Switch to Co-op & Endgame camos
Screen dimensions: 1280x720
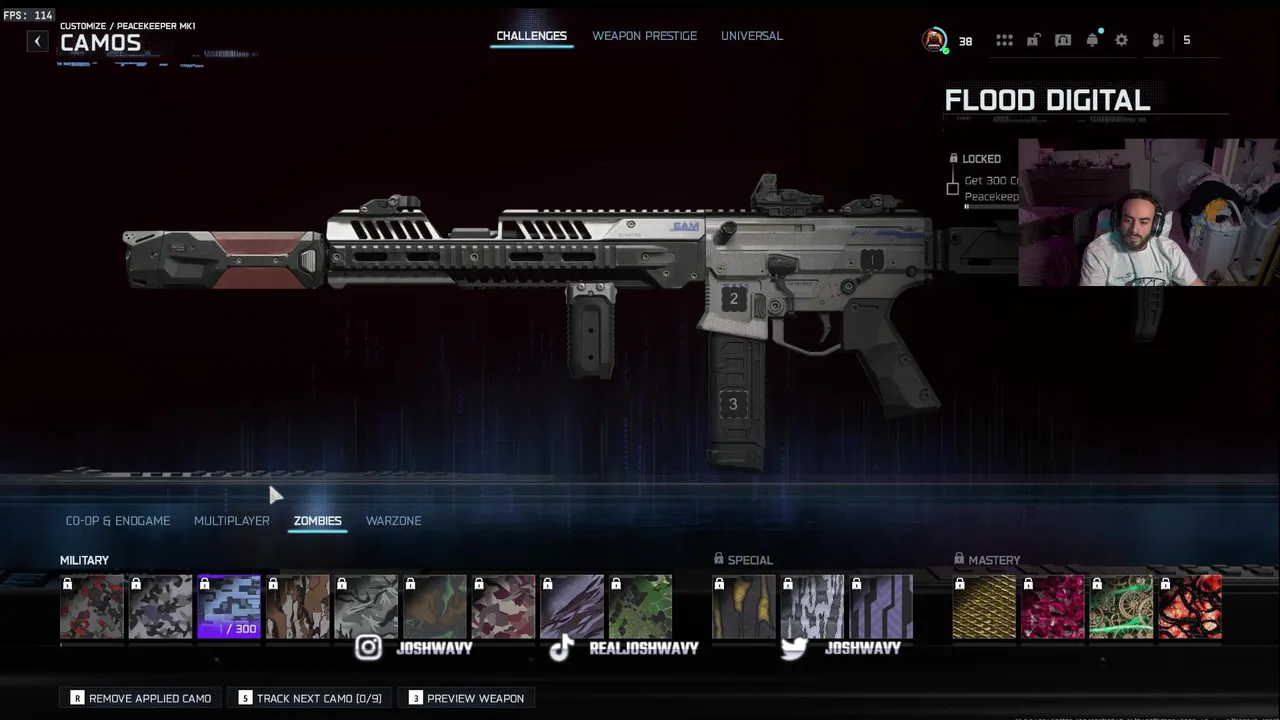coord(118,521)
